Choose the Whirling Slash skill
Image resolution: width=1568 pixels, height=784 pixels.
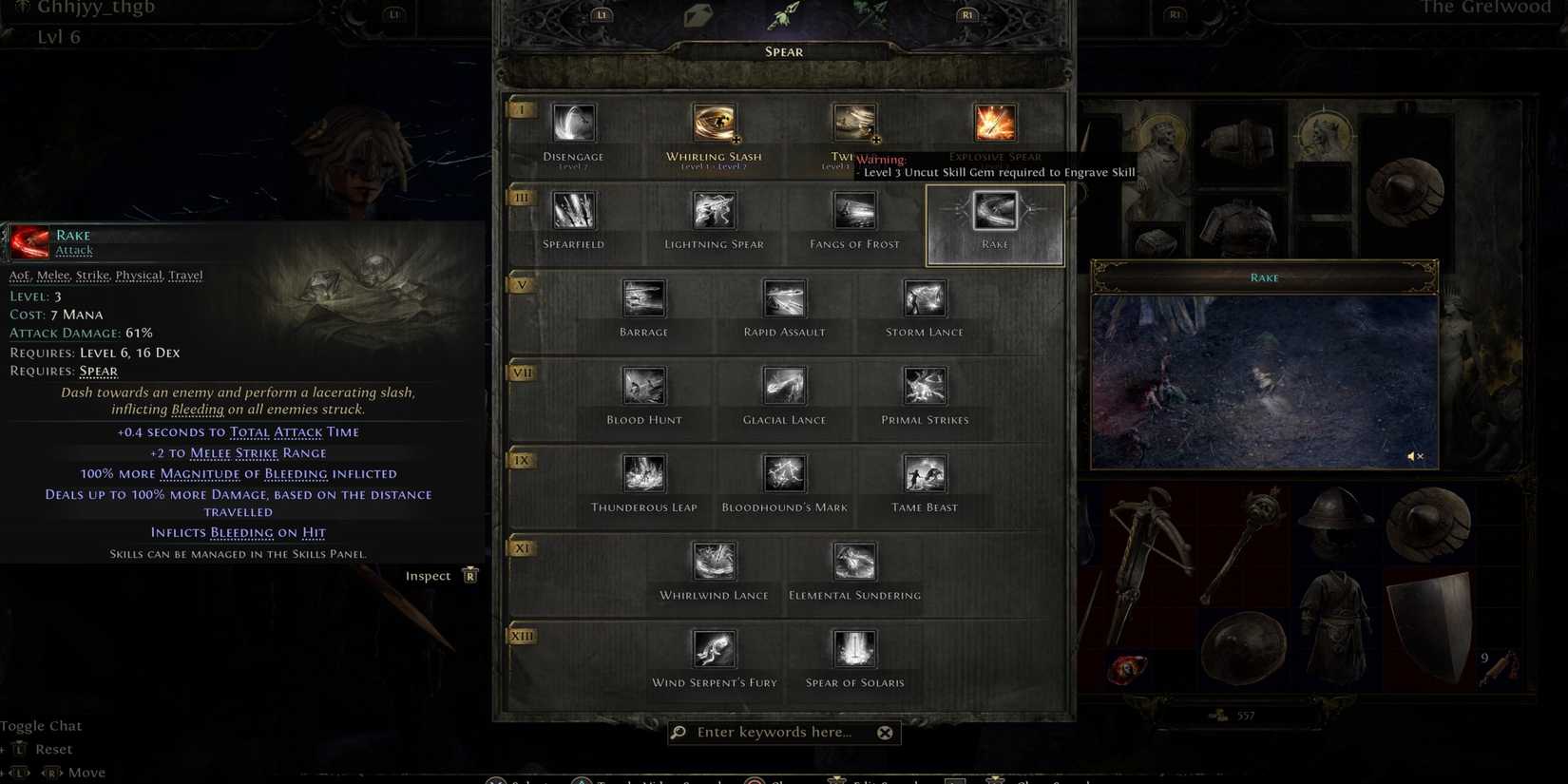[714, 123]
